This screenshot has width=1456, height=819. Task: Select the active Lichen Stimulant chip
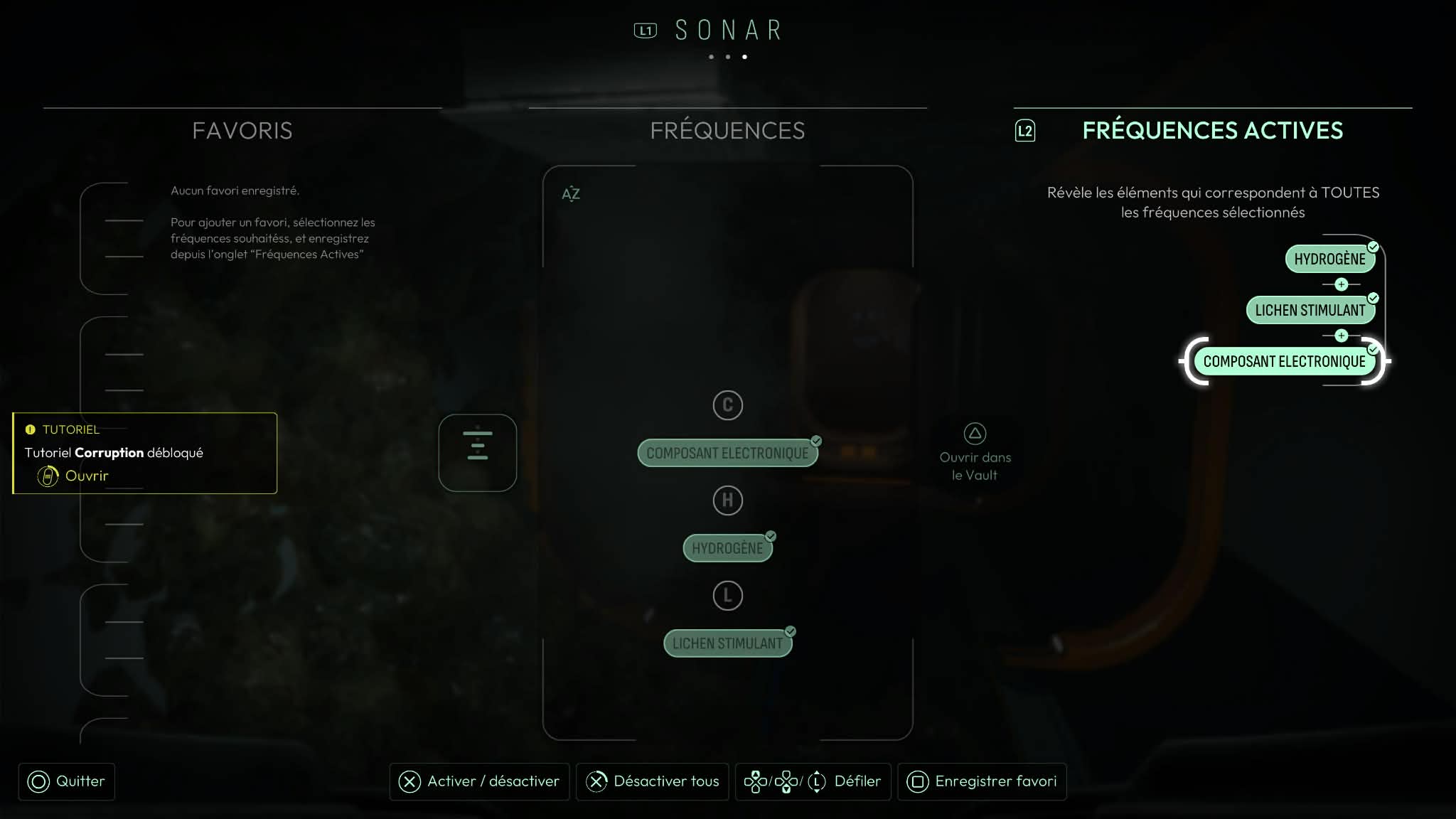[1310, 311]
